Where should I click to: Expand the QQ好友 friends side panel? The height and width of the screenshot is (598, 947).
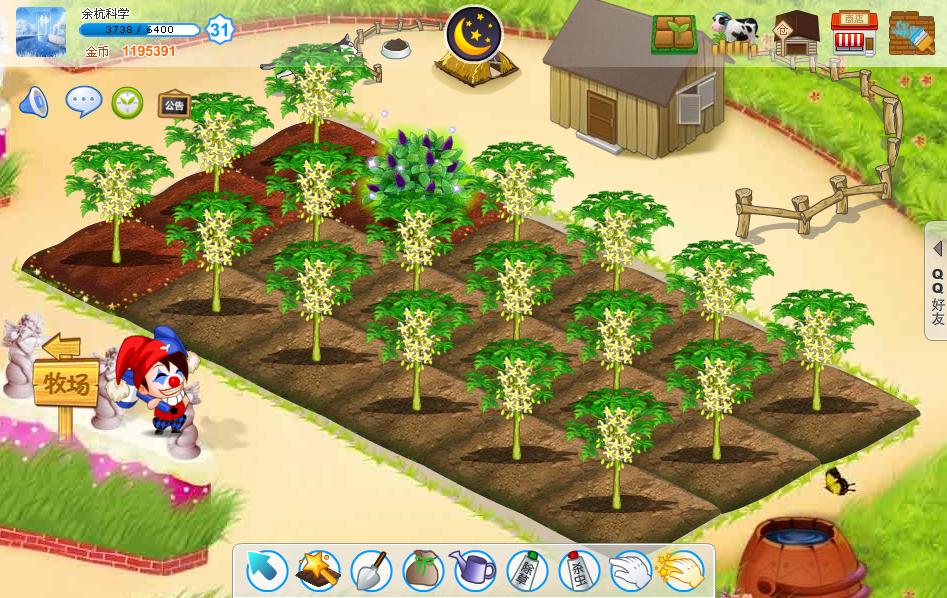[937, 283]
